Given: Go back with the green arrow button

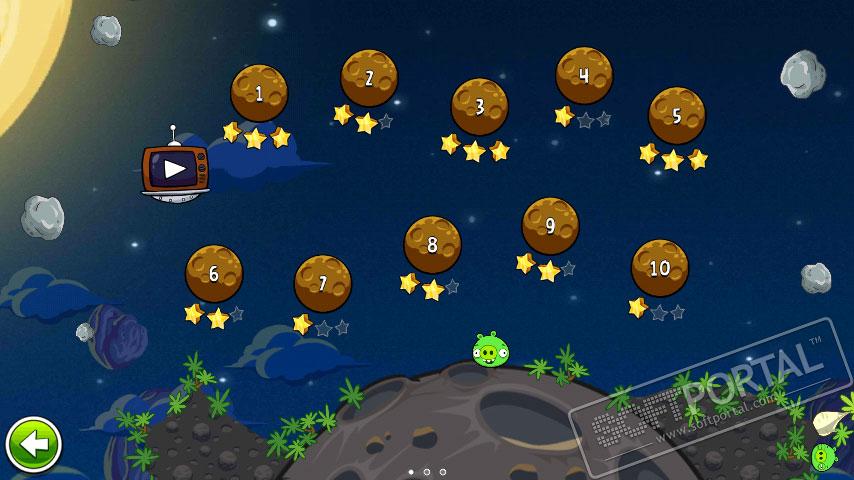Looking at the screenshot, I should point(34,444).
